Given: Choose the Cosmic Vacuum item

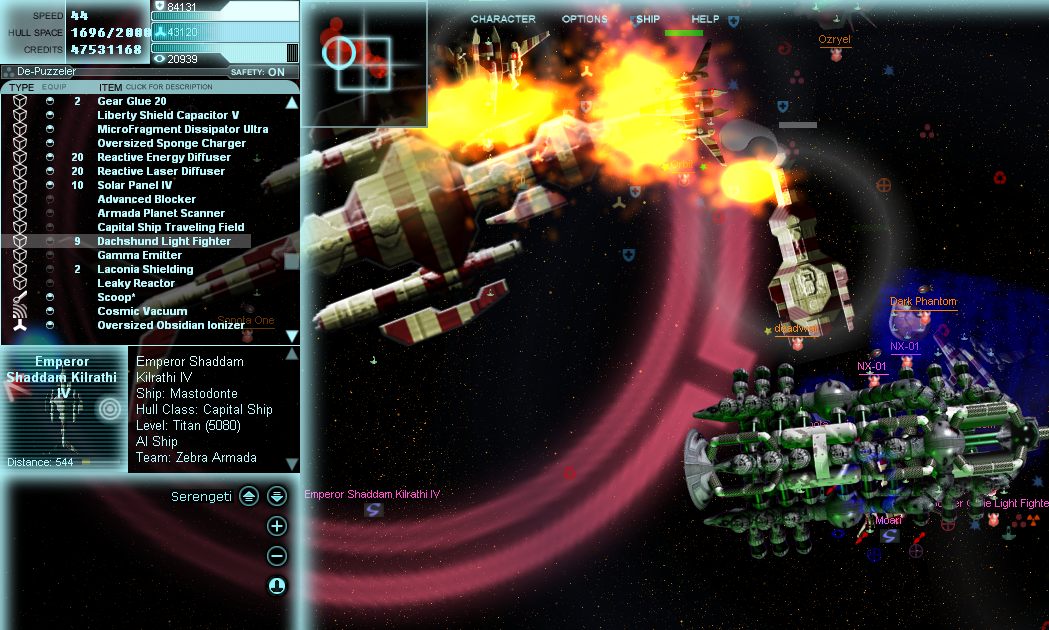Looking at the screenshot, I should tap(142, 311).
